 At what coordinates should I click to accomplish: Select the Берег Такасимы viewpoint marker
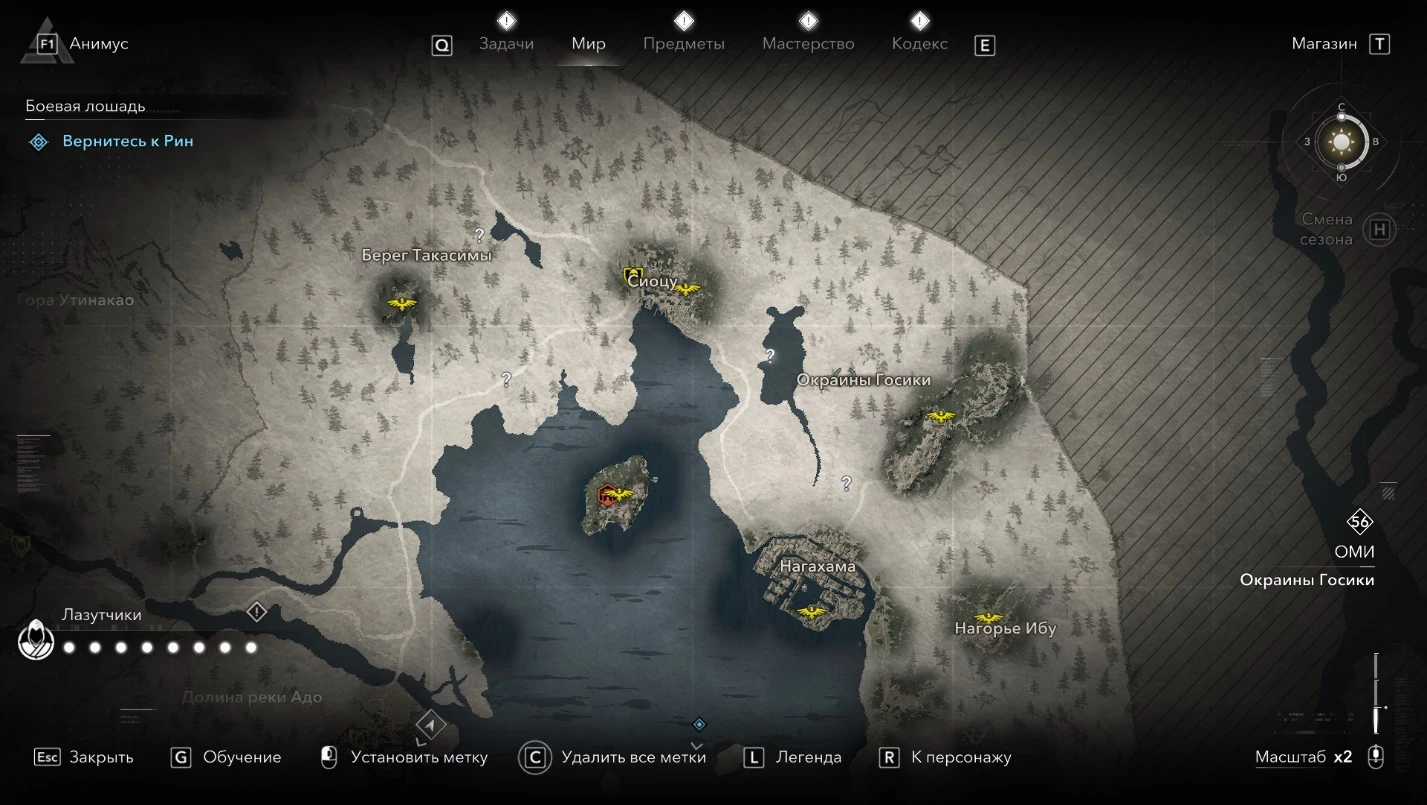tap(402, 304)
